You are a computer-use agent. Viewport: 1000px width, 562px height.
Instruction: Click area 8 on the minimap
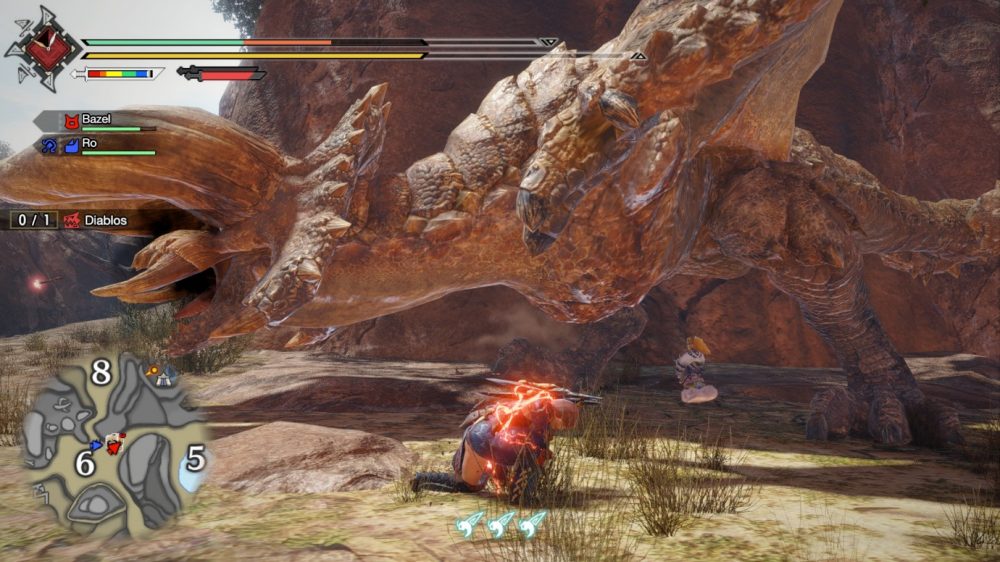coord(100,372)
